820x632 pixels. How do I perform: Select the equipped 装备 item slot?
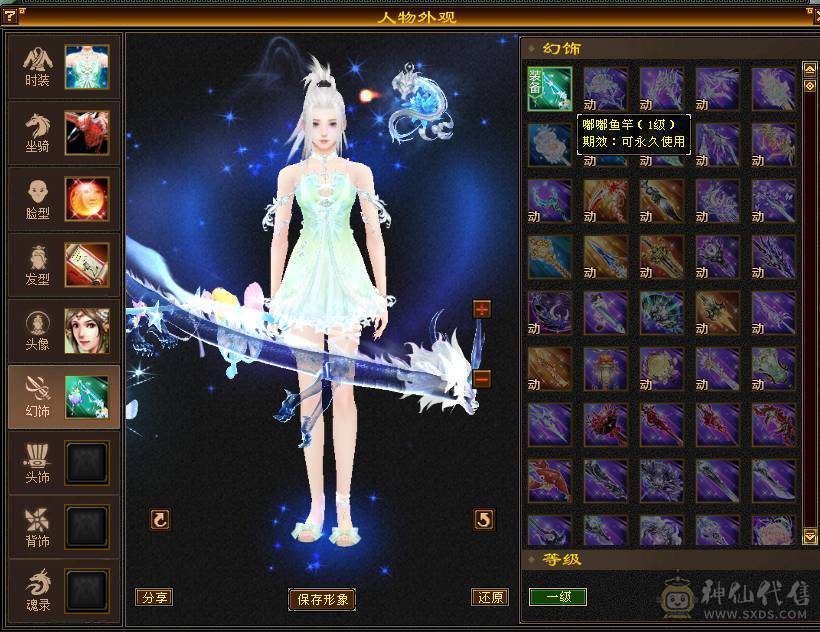click(550, 89)
